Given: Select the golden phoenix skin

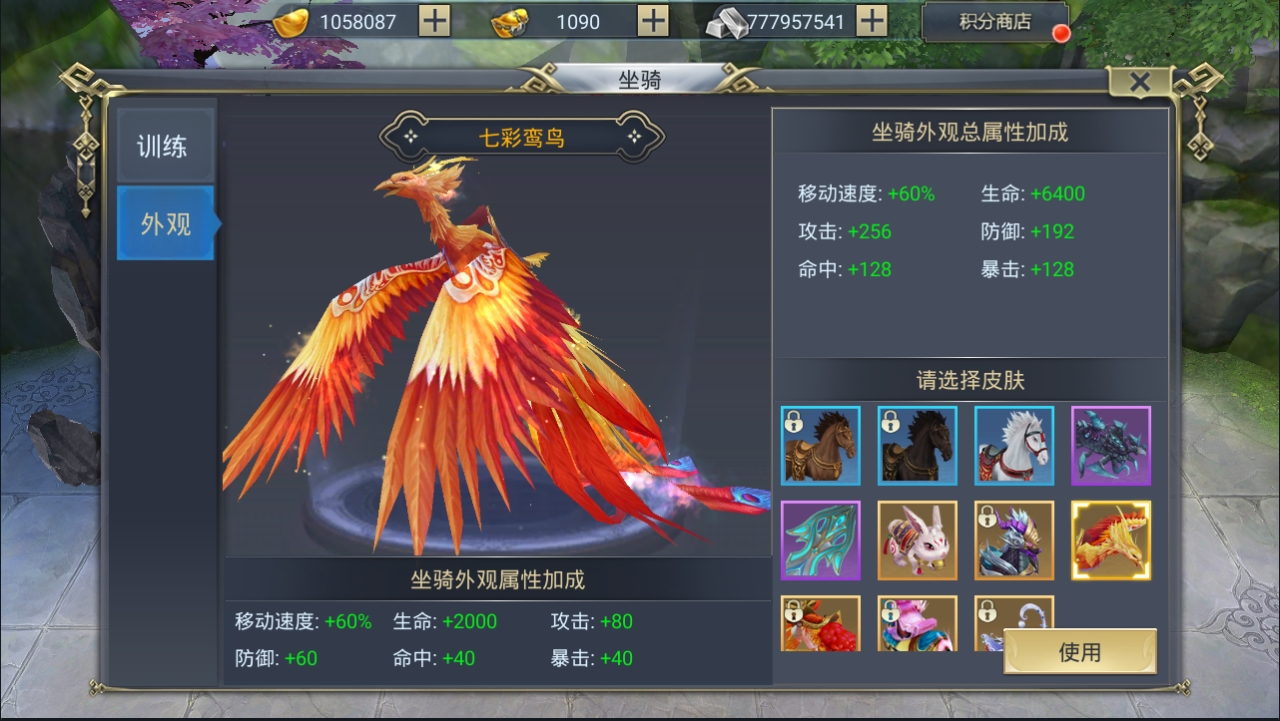Looking at the screenshot, I should coord(1111,540).
